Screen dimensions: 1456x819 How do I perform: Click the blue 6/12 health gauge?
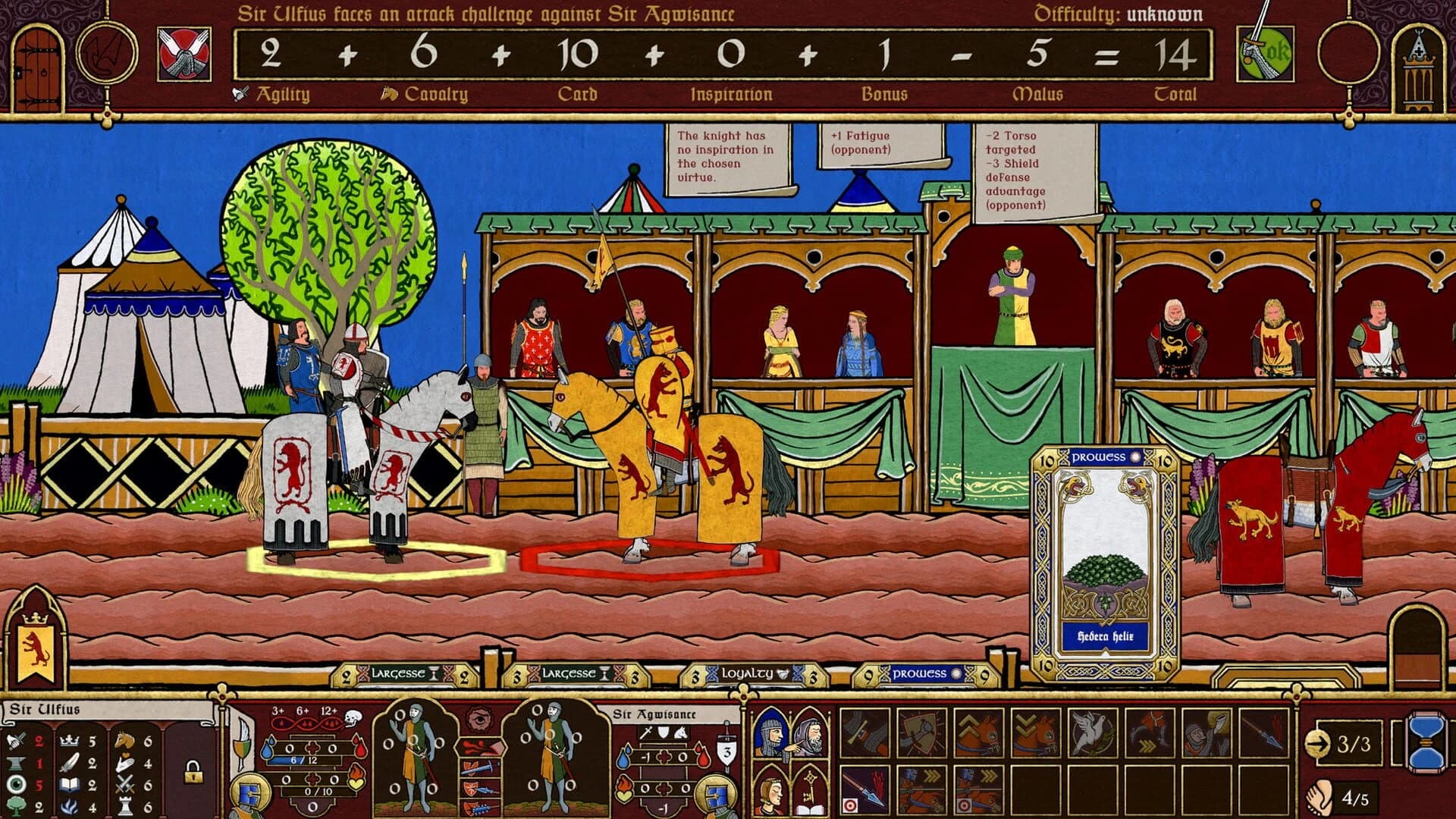tap(304, 758)
